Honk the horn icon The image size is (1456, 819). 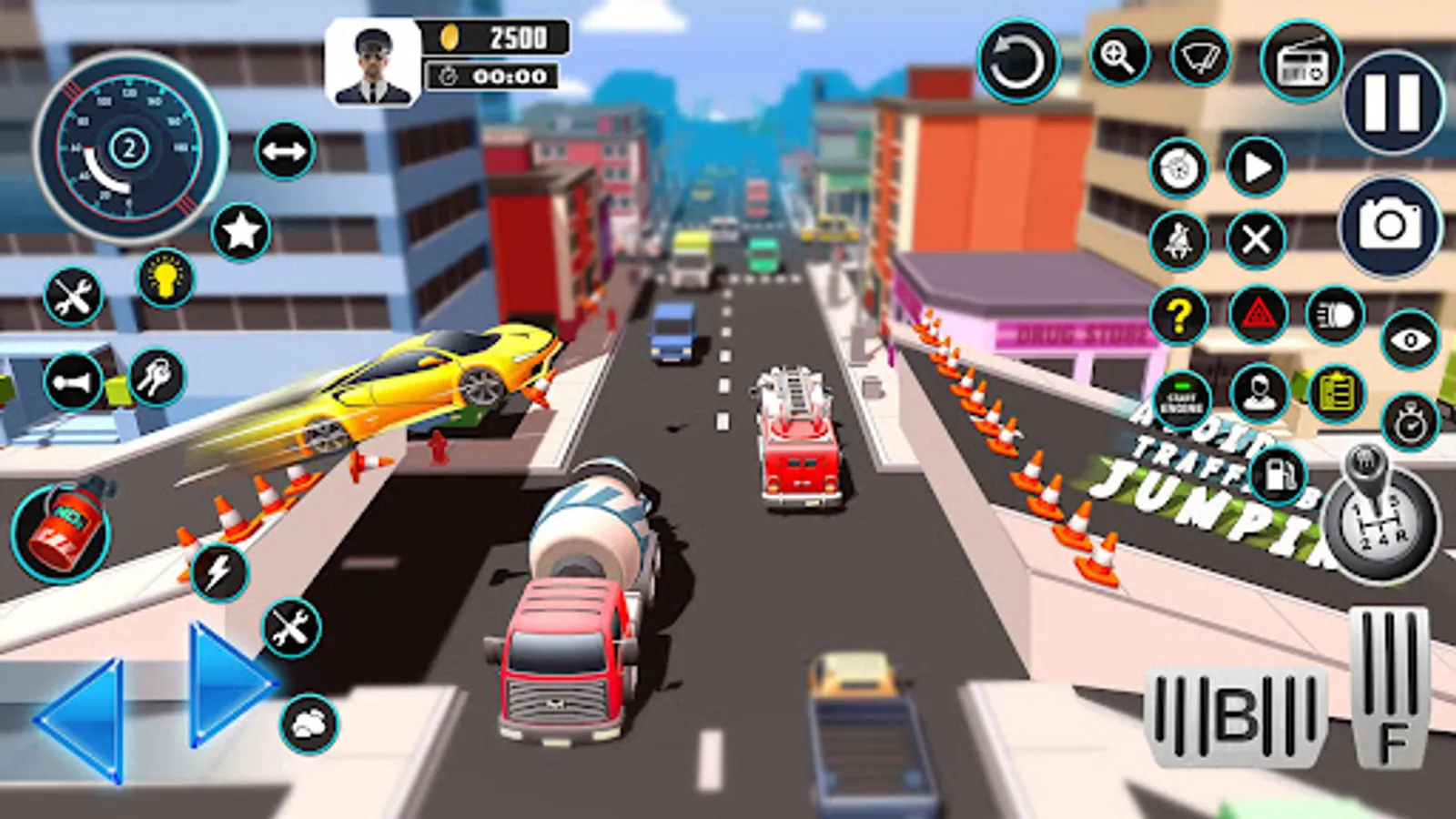click(73, 382)
